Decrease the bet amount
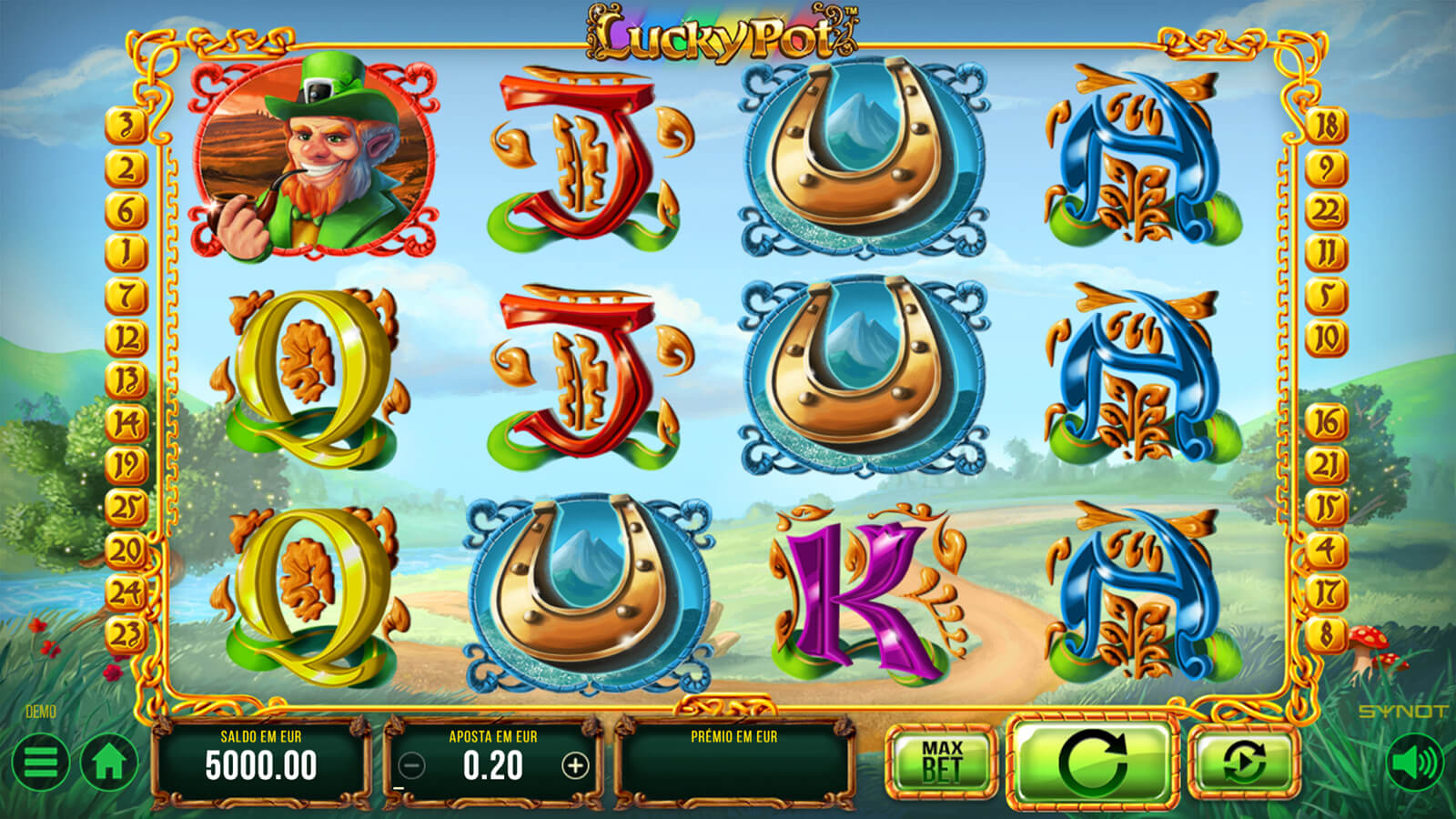 [412, 766]
